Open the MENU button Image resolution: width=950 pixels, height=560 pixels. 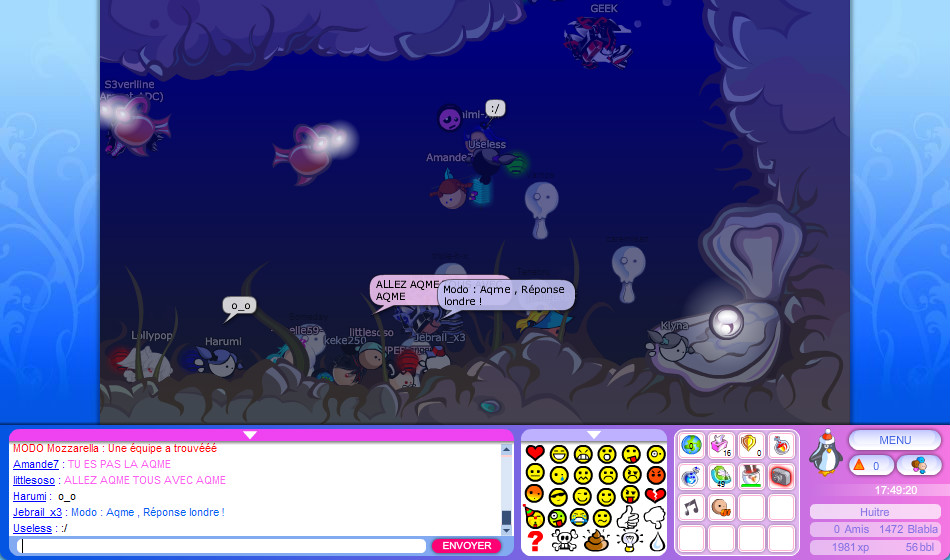(895, 440)
